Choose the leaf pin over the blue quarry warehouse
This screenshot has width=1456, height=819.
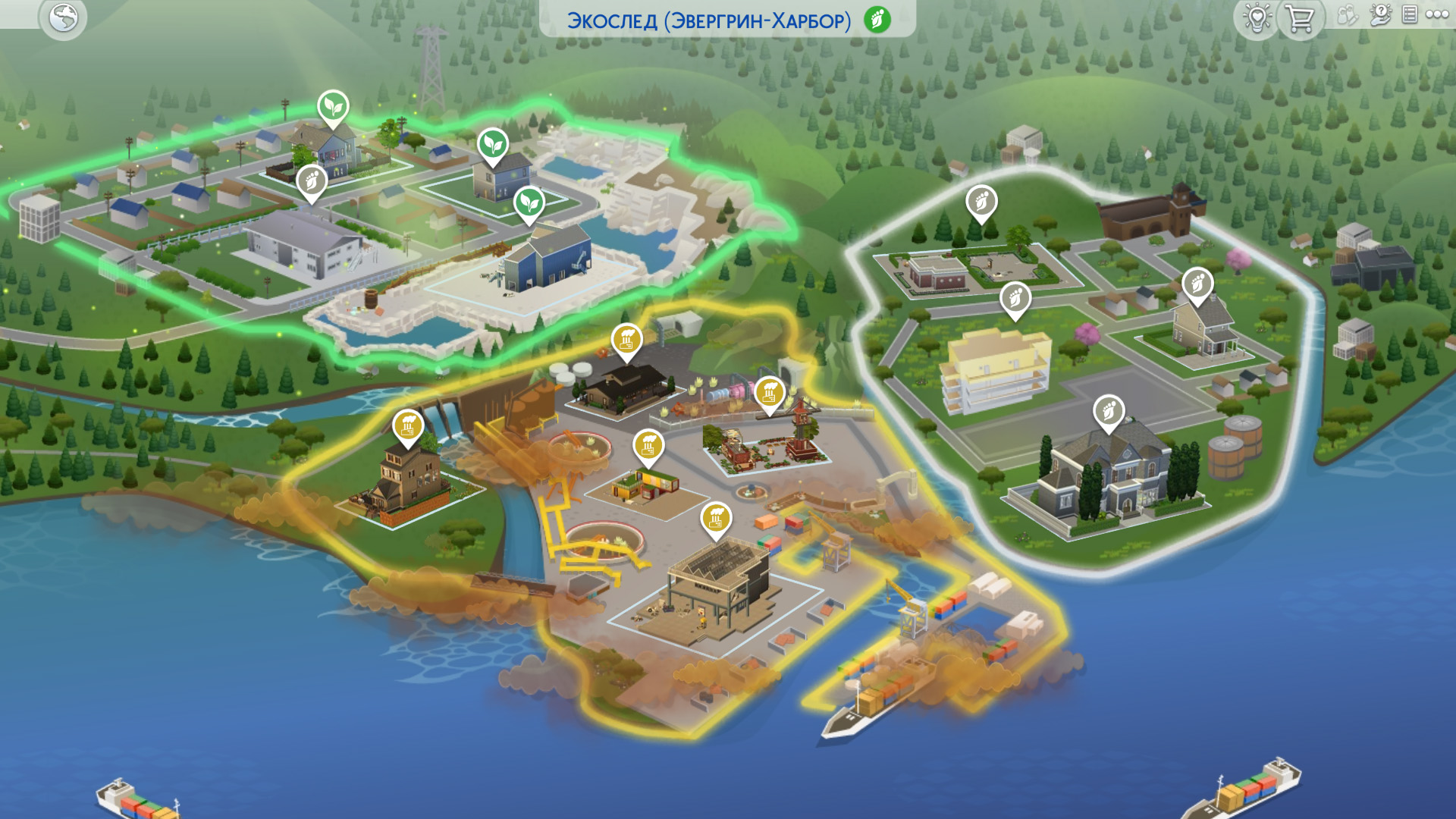529,203
